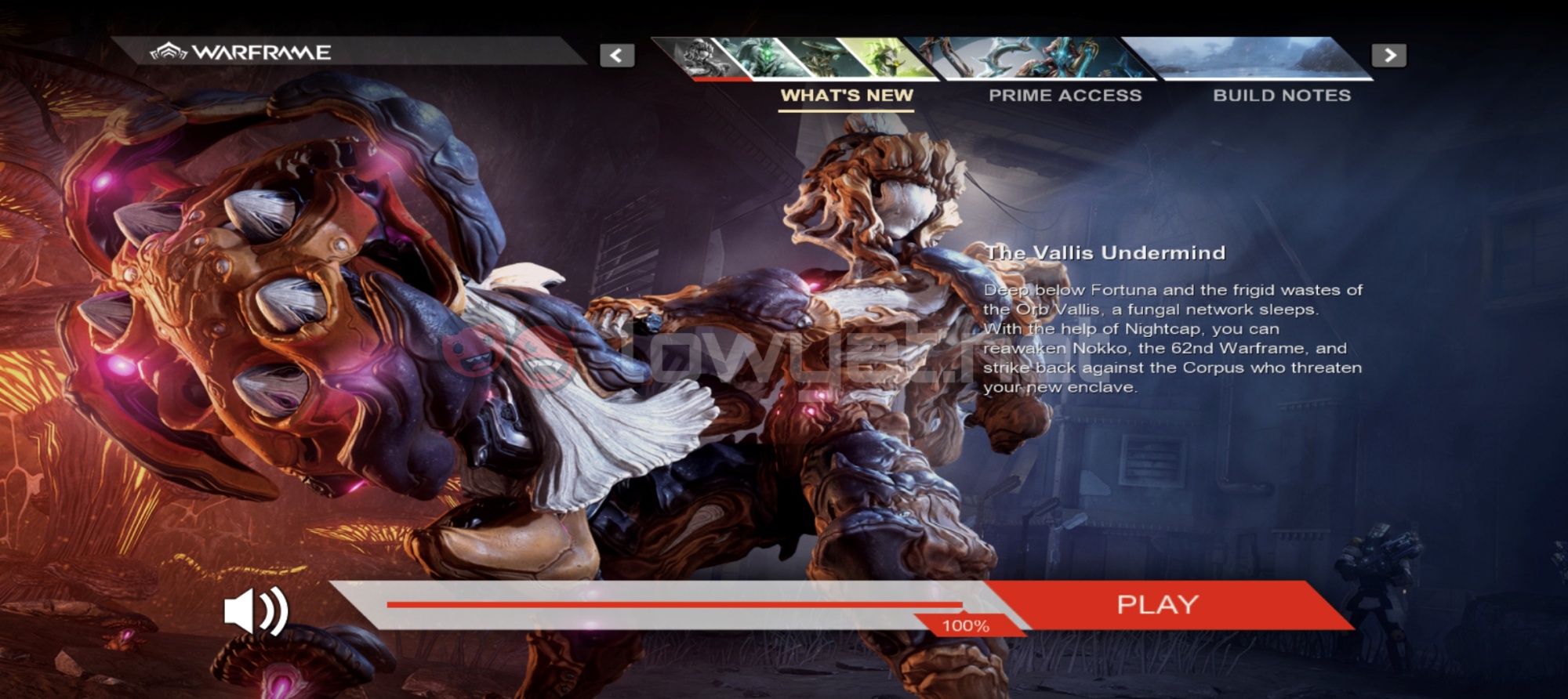Click the Warframe logo
This screenshot has height=699, width=1568.
(241, 53)
